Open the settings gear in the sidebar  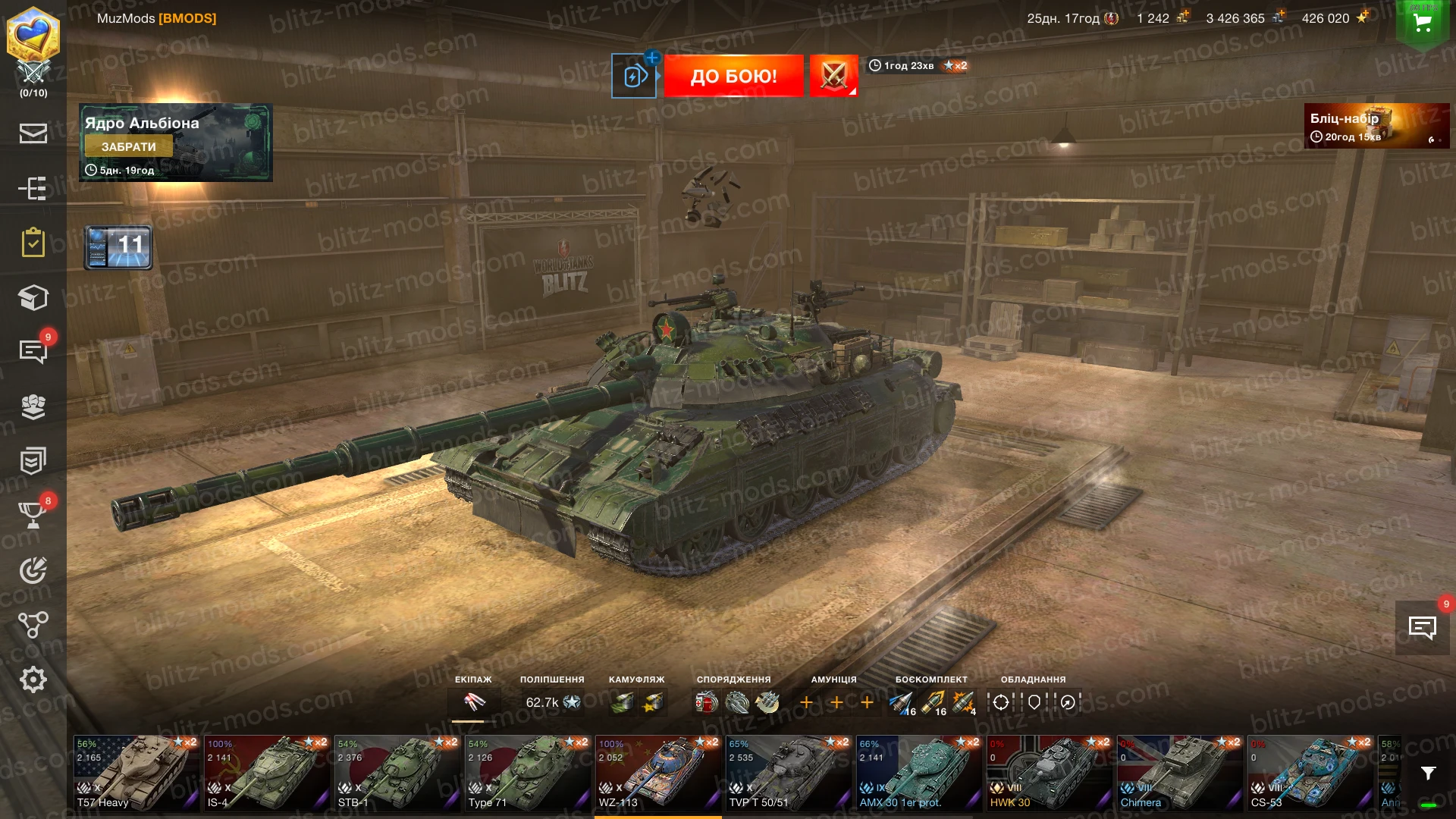point(33,679)
